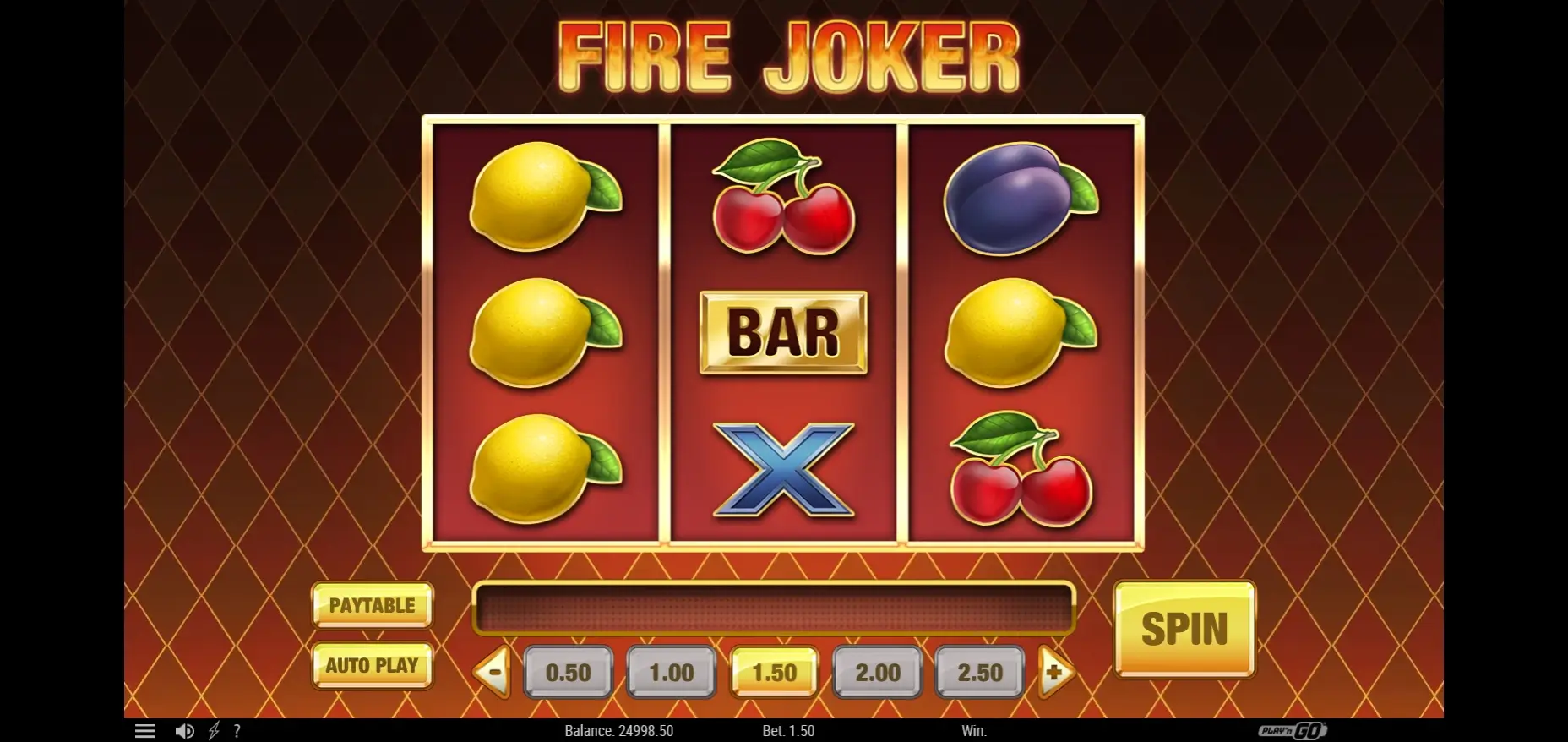Select the BAR symbol on the middle reel
1568x742 pixels.
(784, 332)
